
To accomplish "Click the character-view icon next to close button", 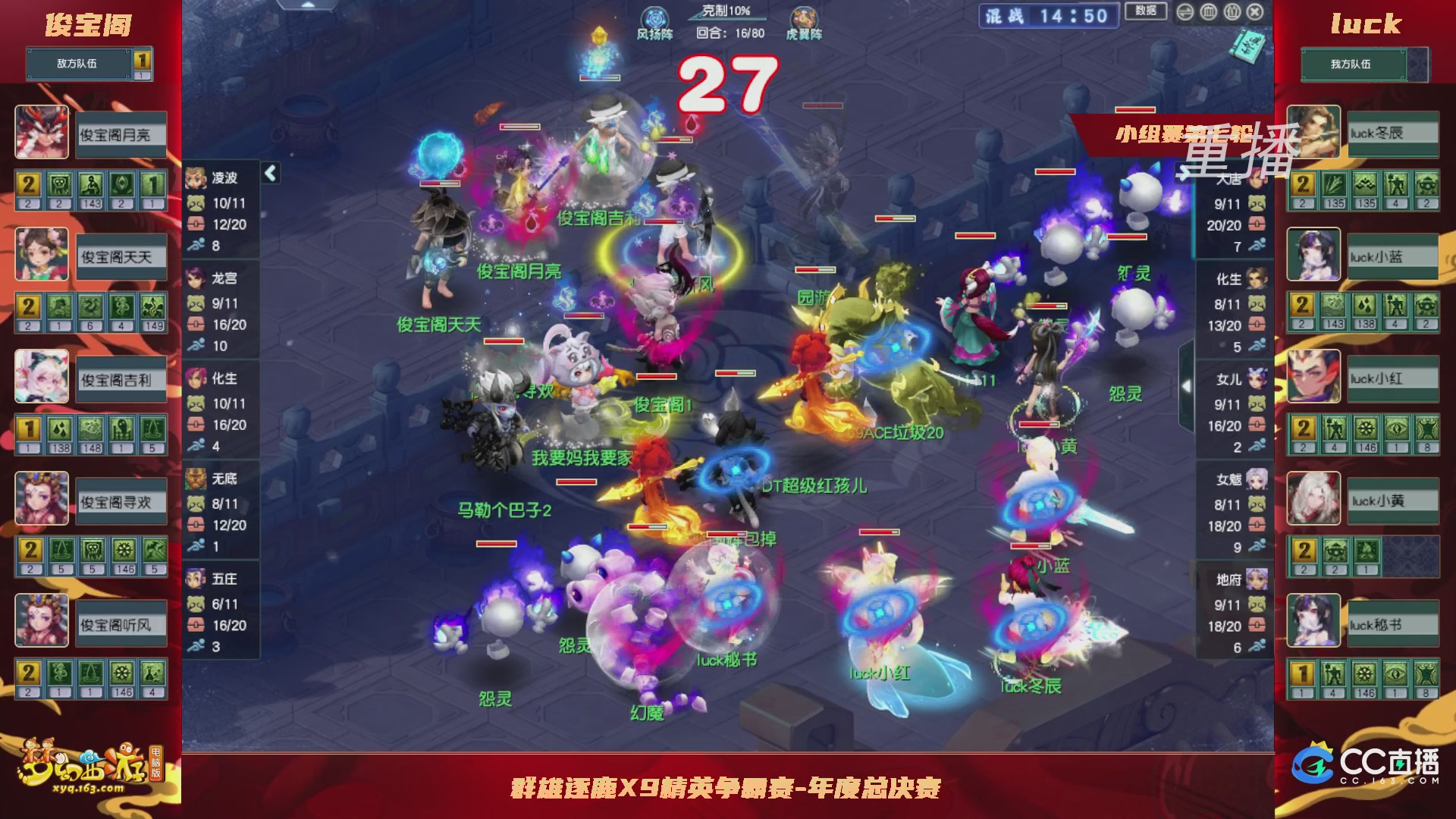I will (1232, 12).
